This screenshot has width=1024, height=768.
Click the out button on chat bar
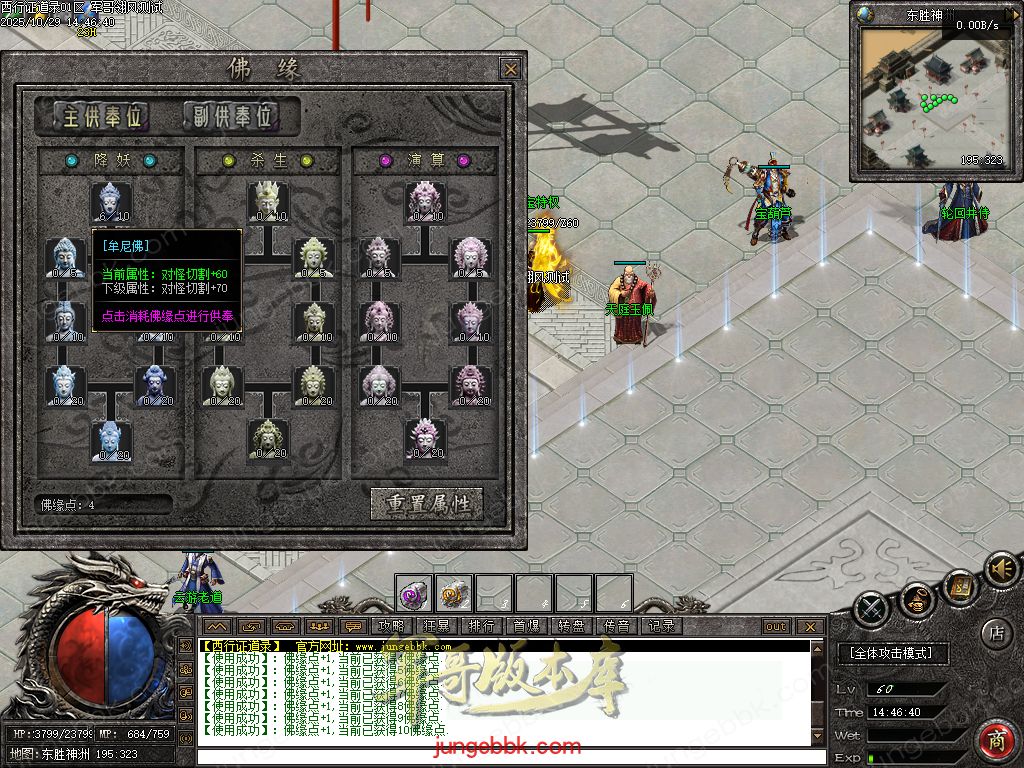pyautogui.click(x=776, y=627)
